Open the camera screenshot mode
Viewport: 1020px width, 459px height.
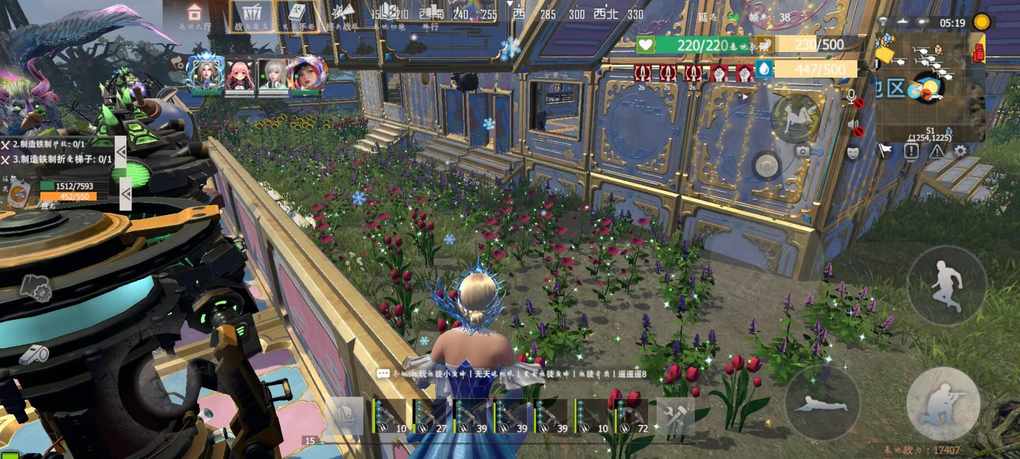pos(802,151)
